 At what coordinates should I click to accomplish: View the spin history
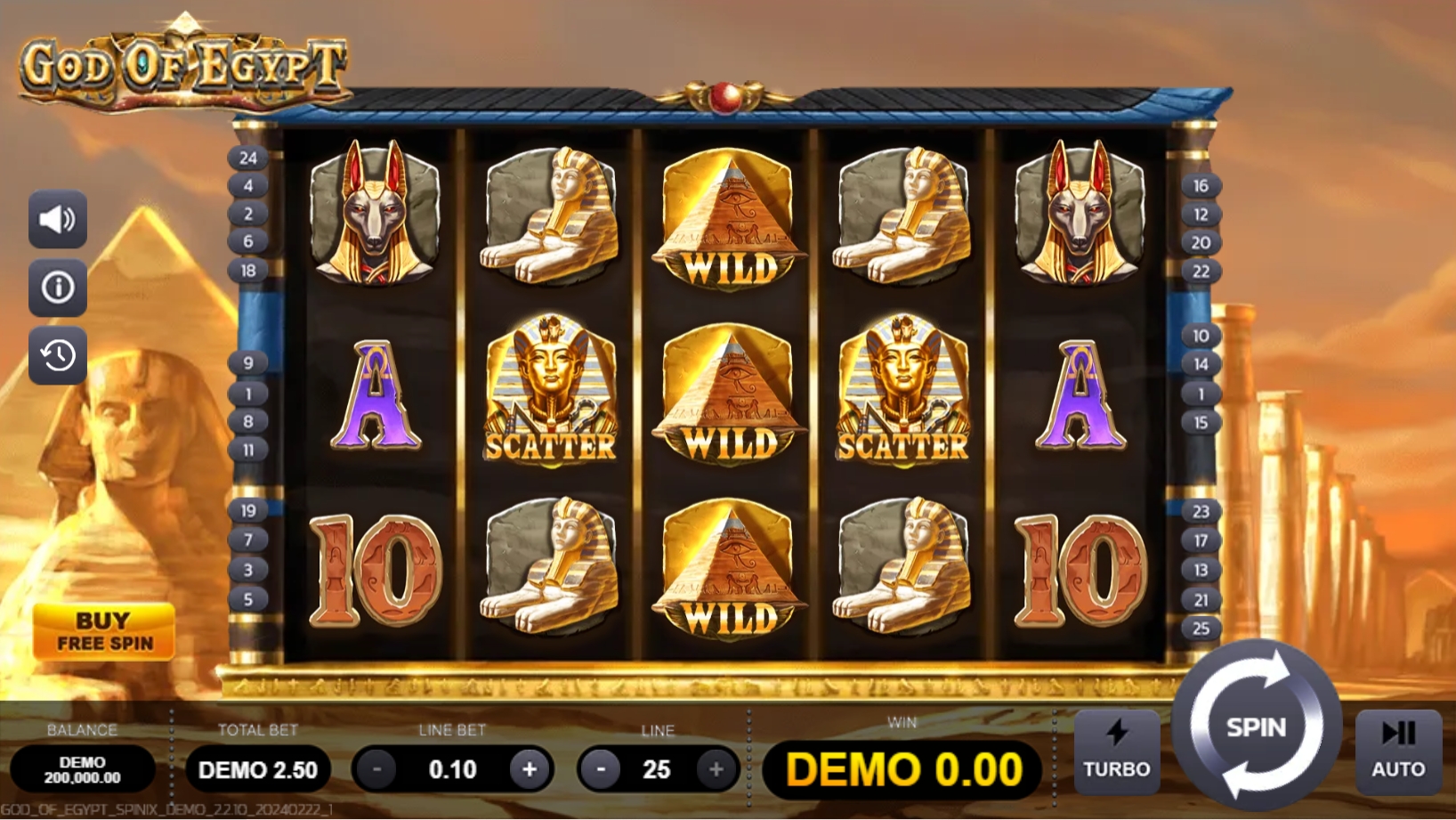(57, 355)
